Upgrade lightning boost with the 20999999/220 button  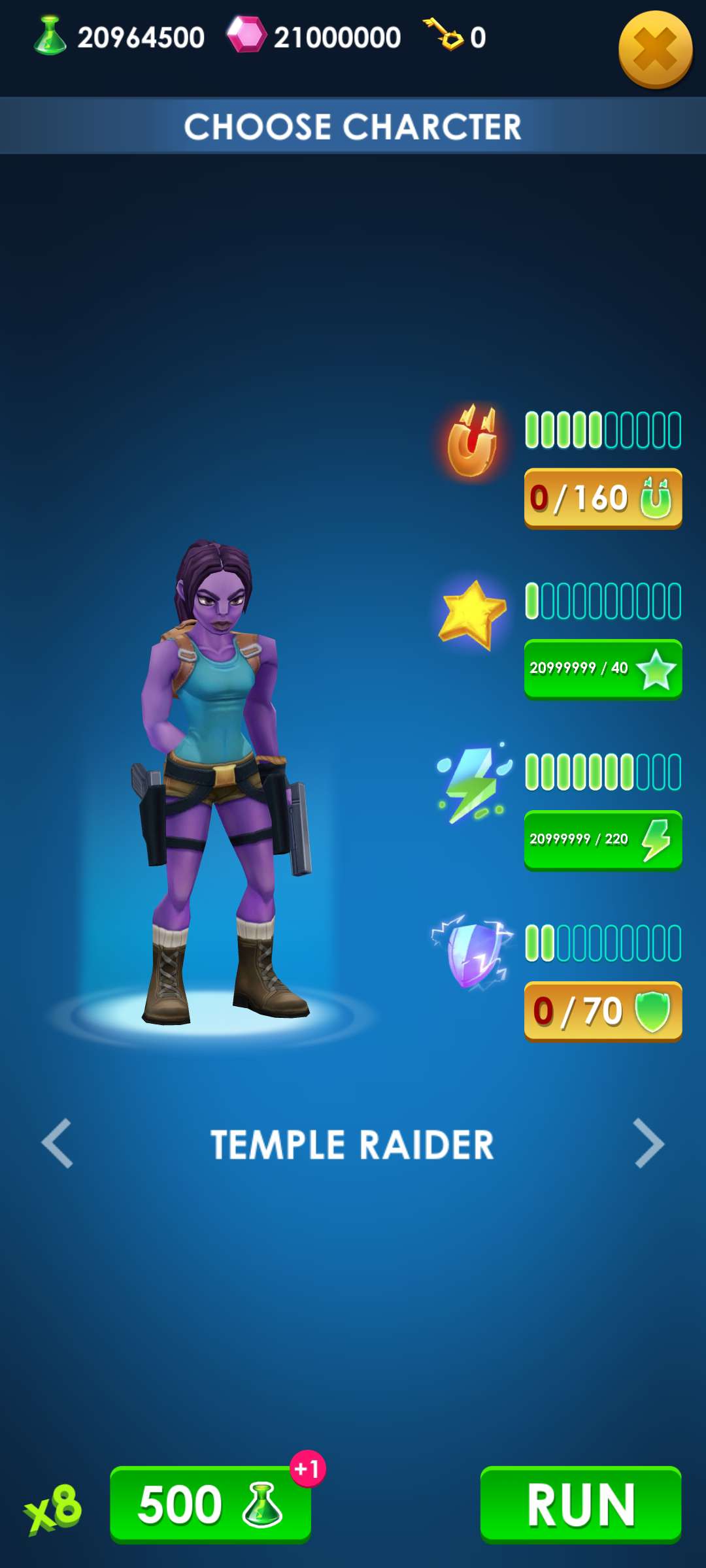coord(603,840)
